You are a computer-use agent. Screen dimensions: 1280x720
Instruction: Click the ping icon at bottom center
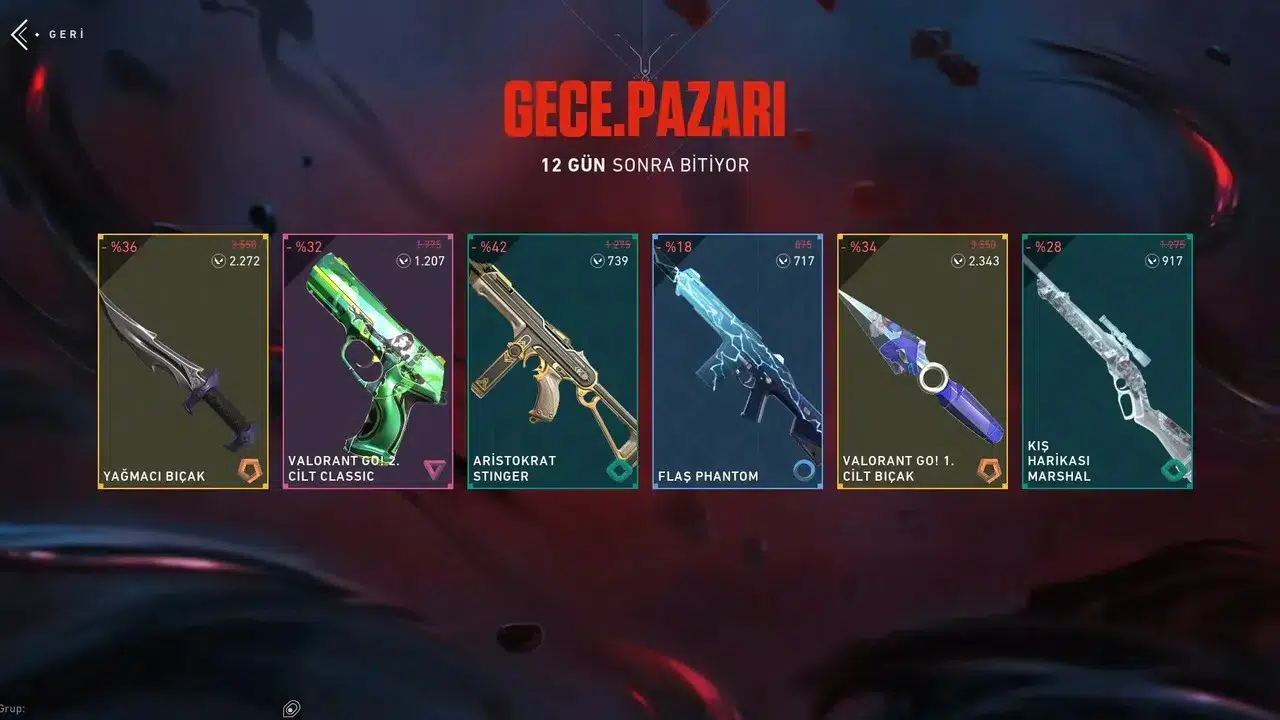(x=291, y=707)
